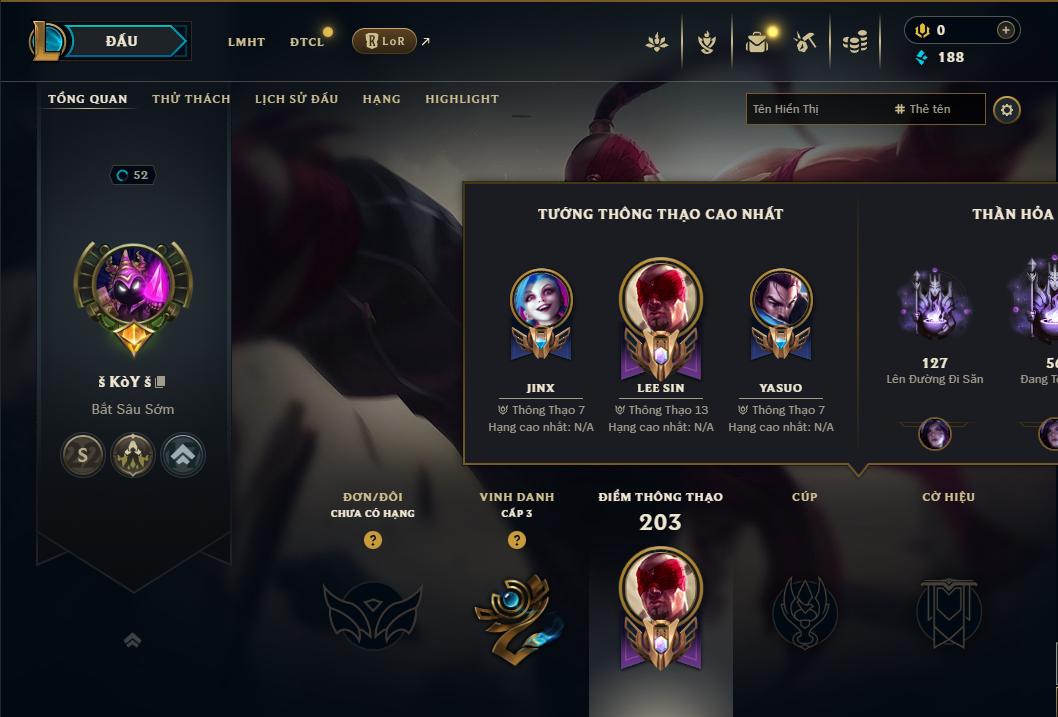
Task: Select the Jinx mastery portrait
Action: pyautogui.click(x=540, y=300)
